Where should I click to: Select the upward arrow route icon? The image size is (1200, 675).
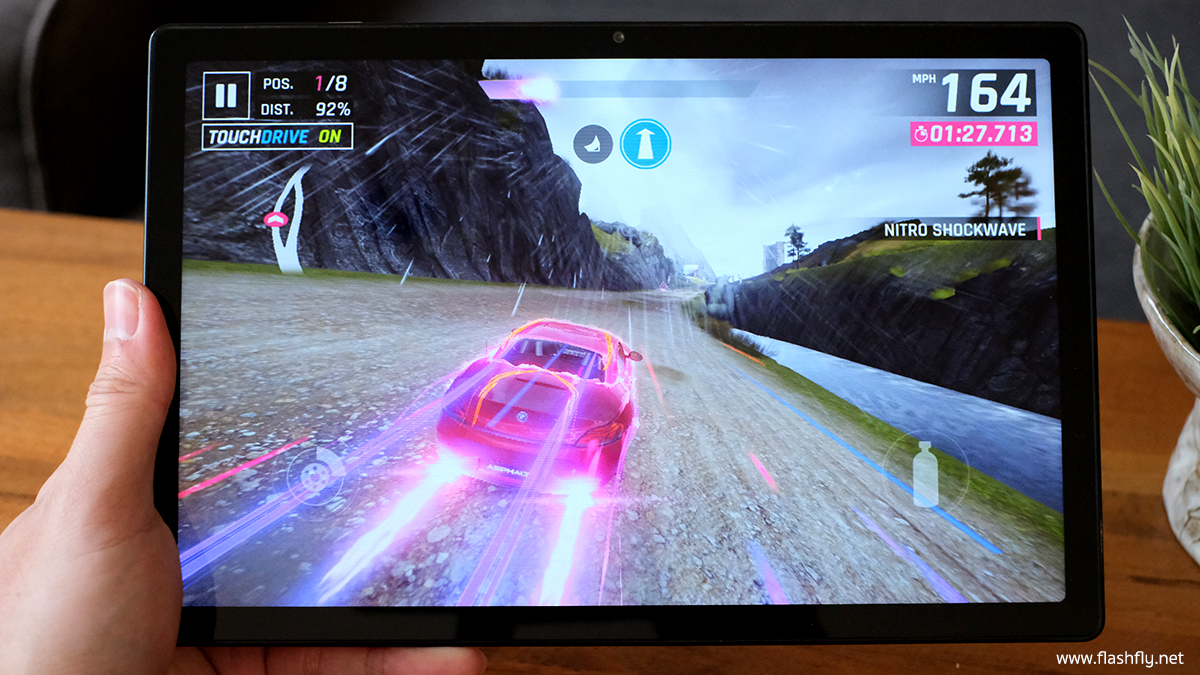[x=645, y=144]
